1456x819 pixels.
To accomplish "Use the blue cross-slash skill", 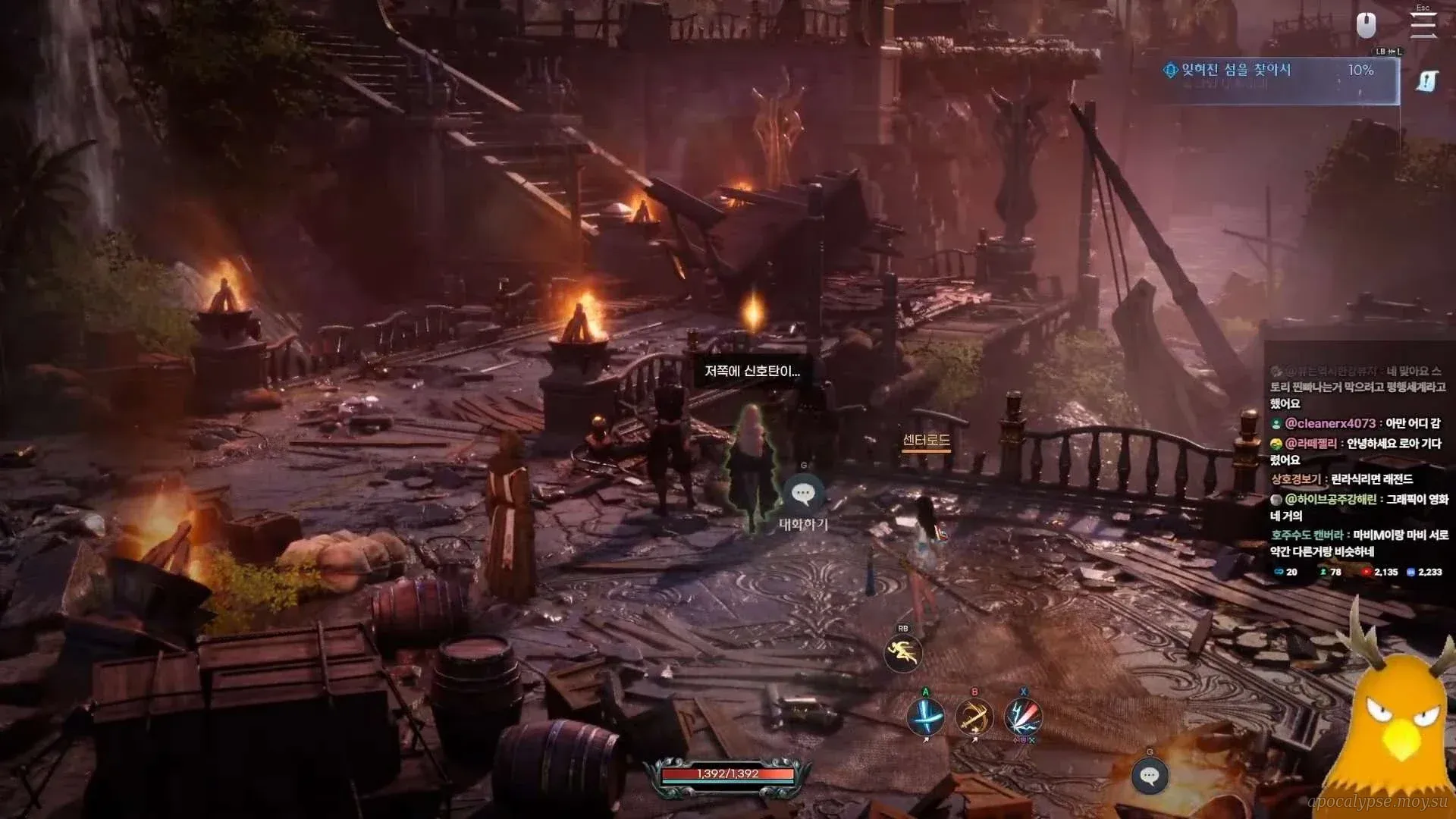I will [x=925, y=717].
